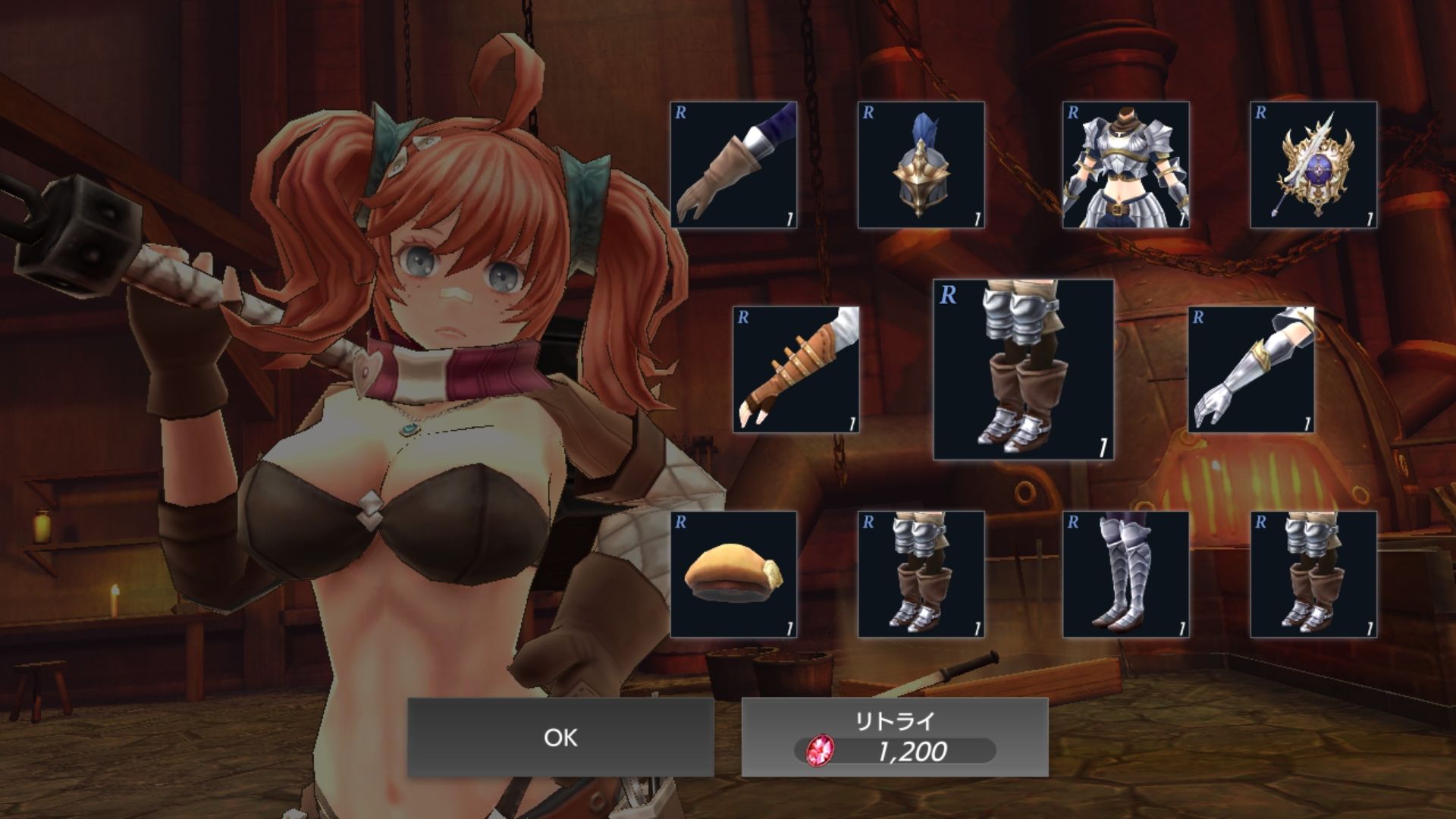Inspect the silver plate armor outfit

pos(1125,165)
